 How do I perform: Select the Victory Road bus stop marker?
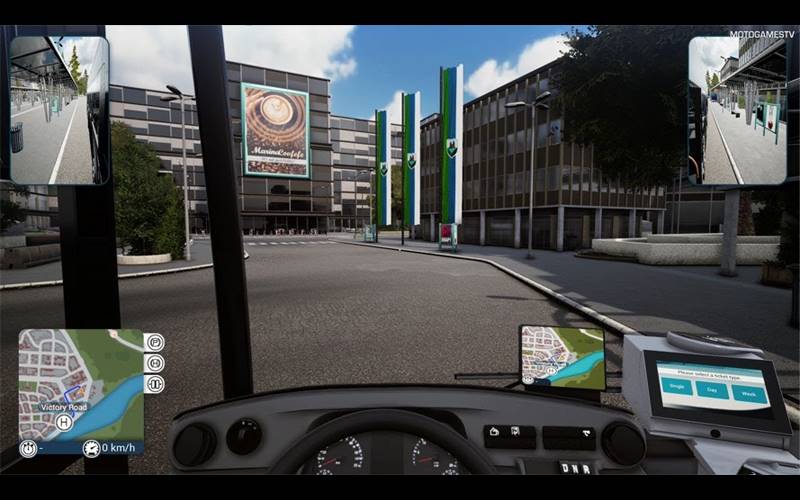point(64,423)
